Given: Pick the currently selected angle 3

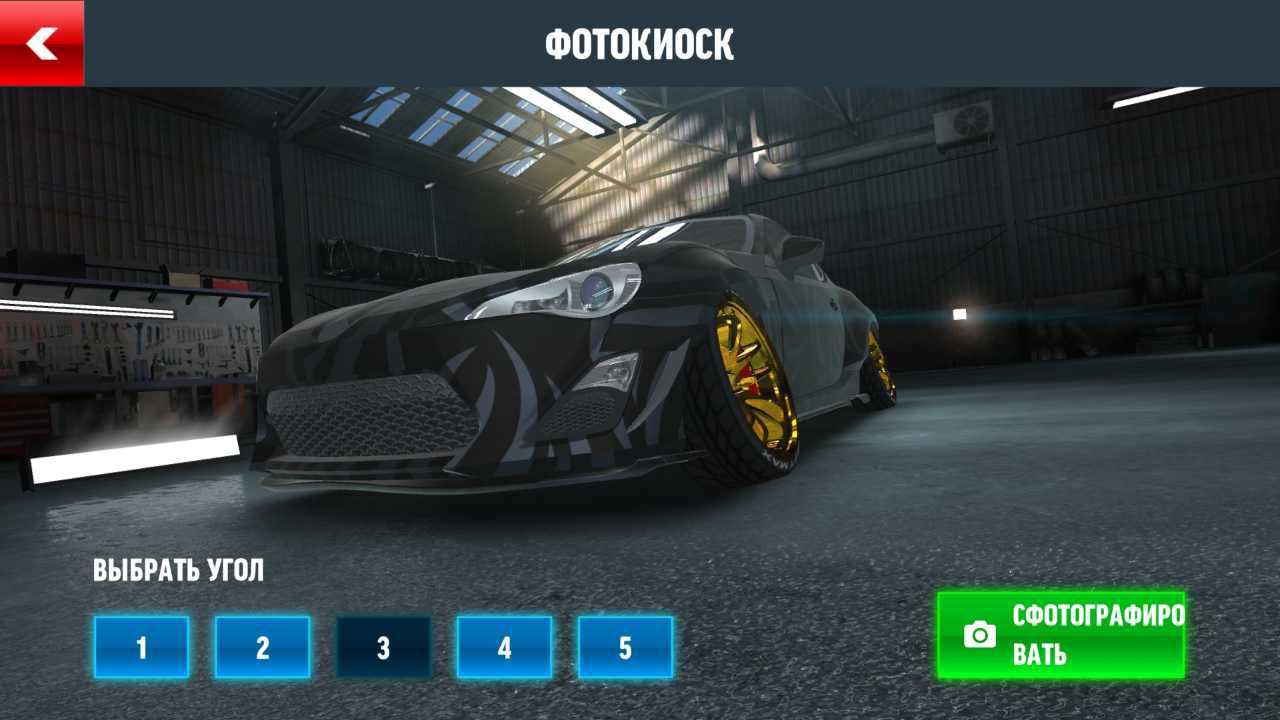Looking at the screenshot, I should 383,647.
